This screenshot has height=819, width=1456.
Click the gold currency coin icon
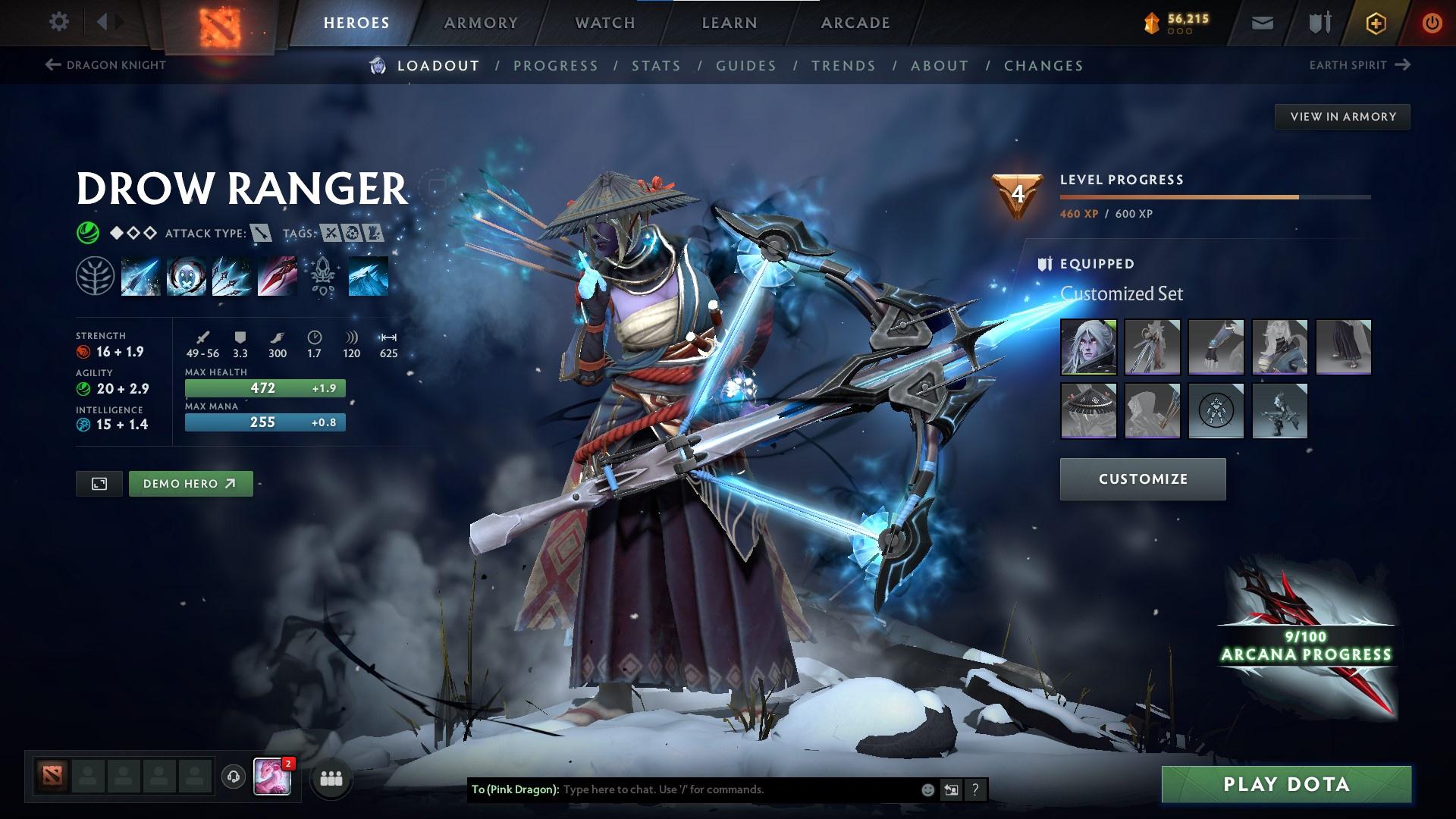[x=1152, y=22]
